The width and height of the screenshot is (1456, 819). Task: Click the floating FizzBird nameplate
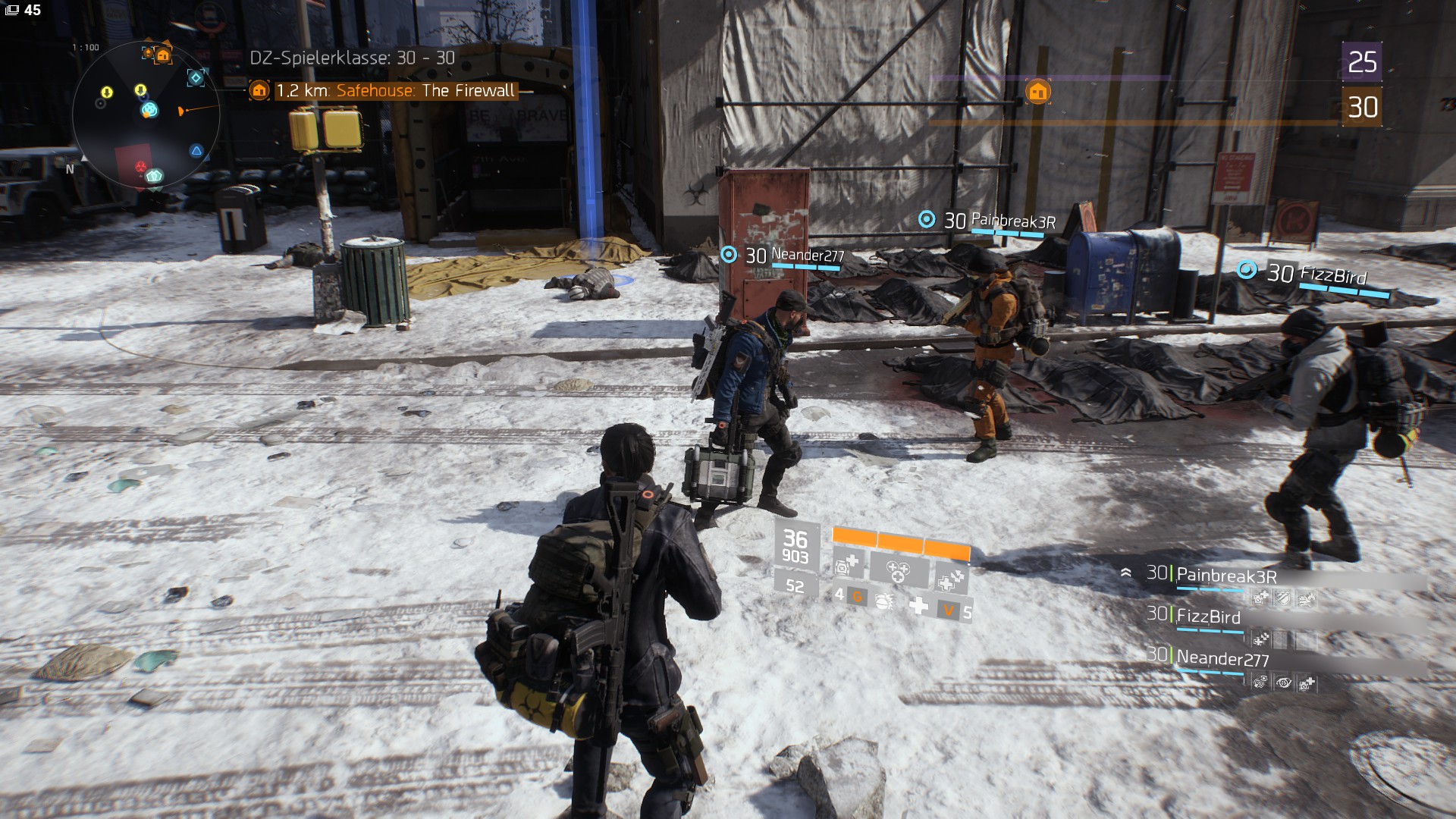pyautogui.click(x=1332, y=275)
